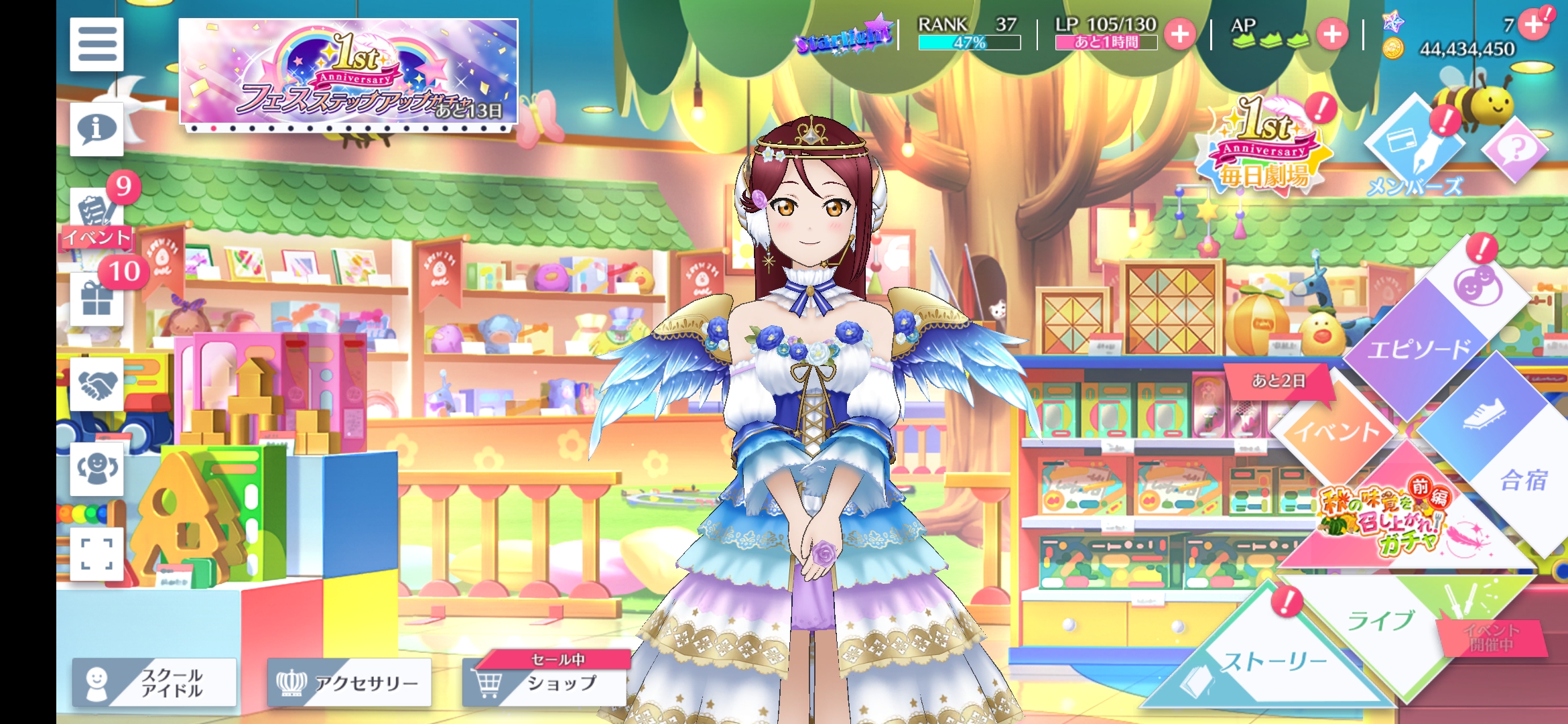Open the info notices speech bubble

[96, 129]
